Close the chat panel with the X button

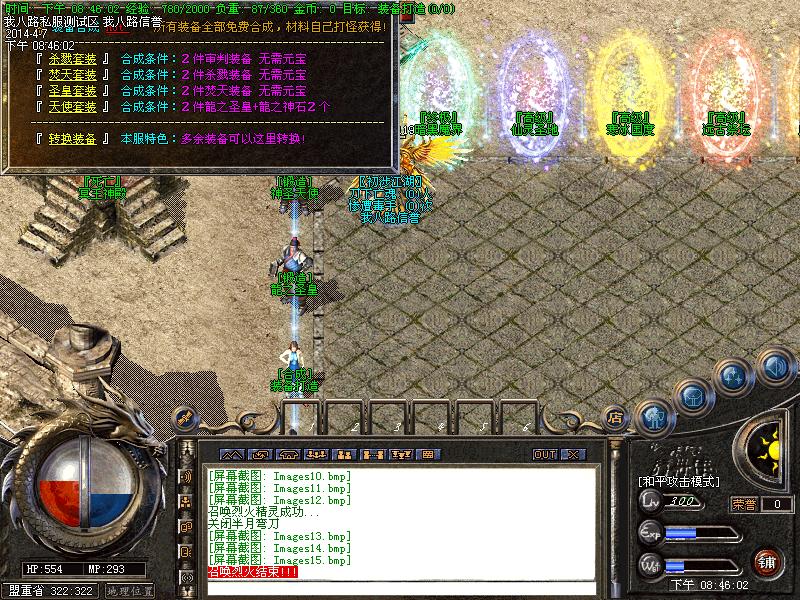point(572,454)
